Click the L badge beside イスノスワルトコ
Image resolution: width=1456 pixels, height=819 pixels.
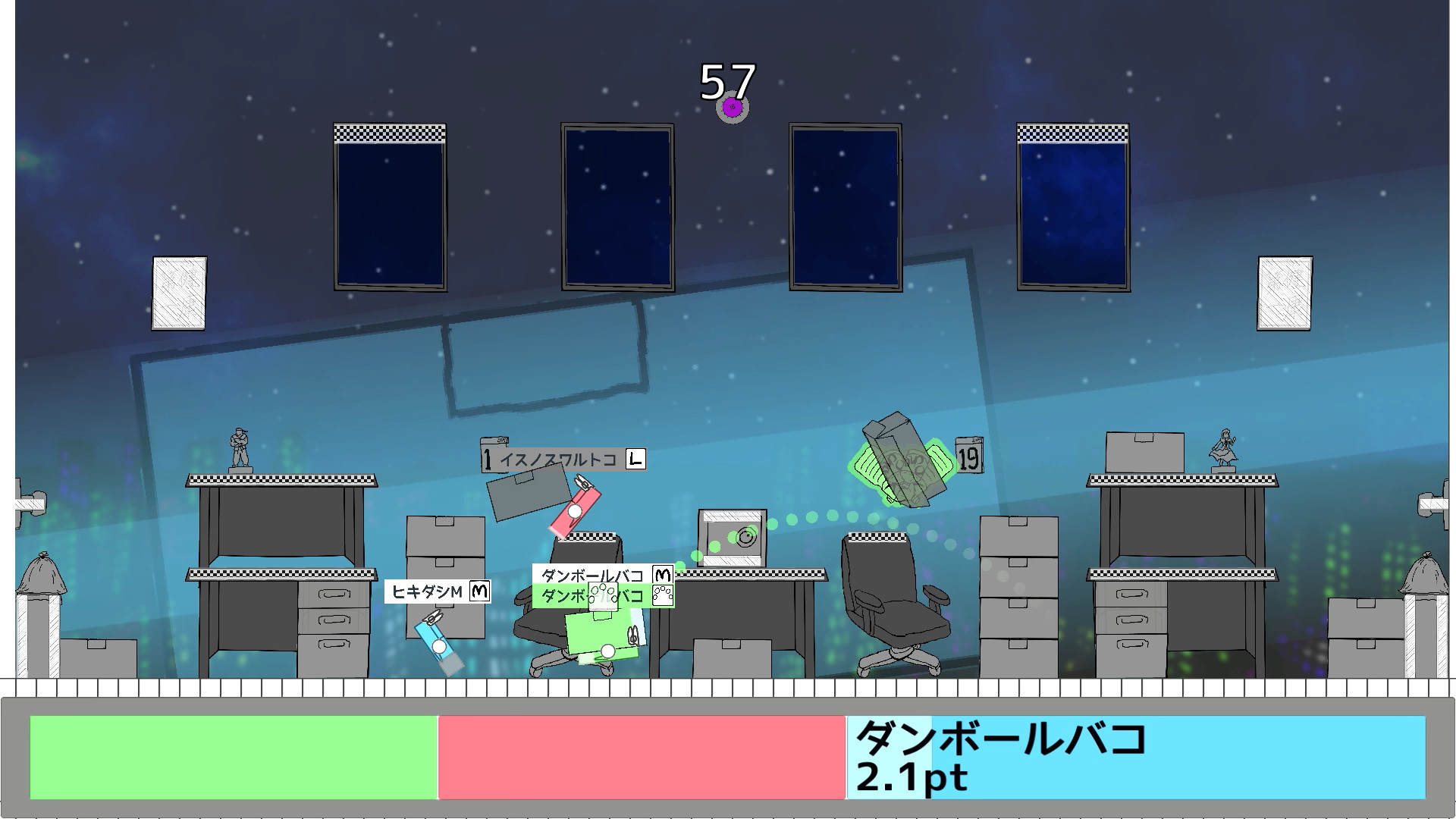click(x=634, y=459)
